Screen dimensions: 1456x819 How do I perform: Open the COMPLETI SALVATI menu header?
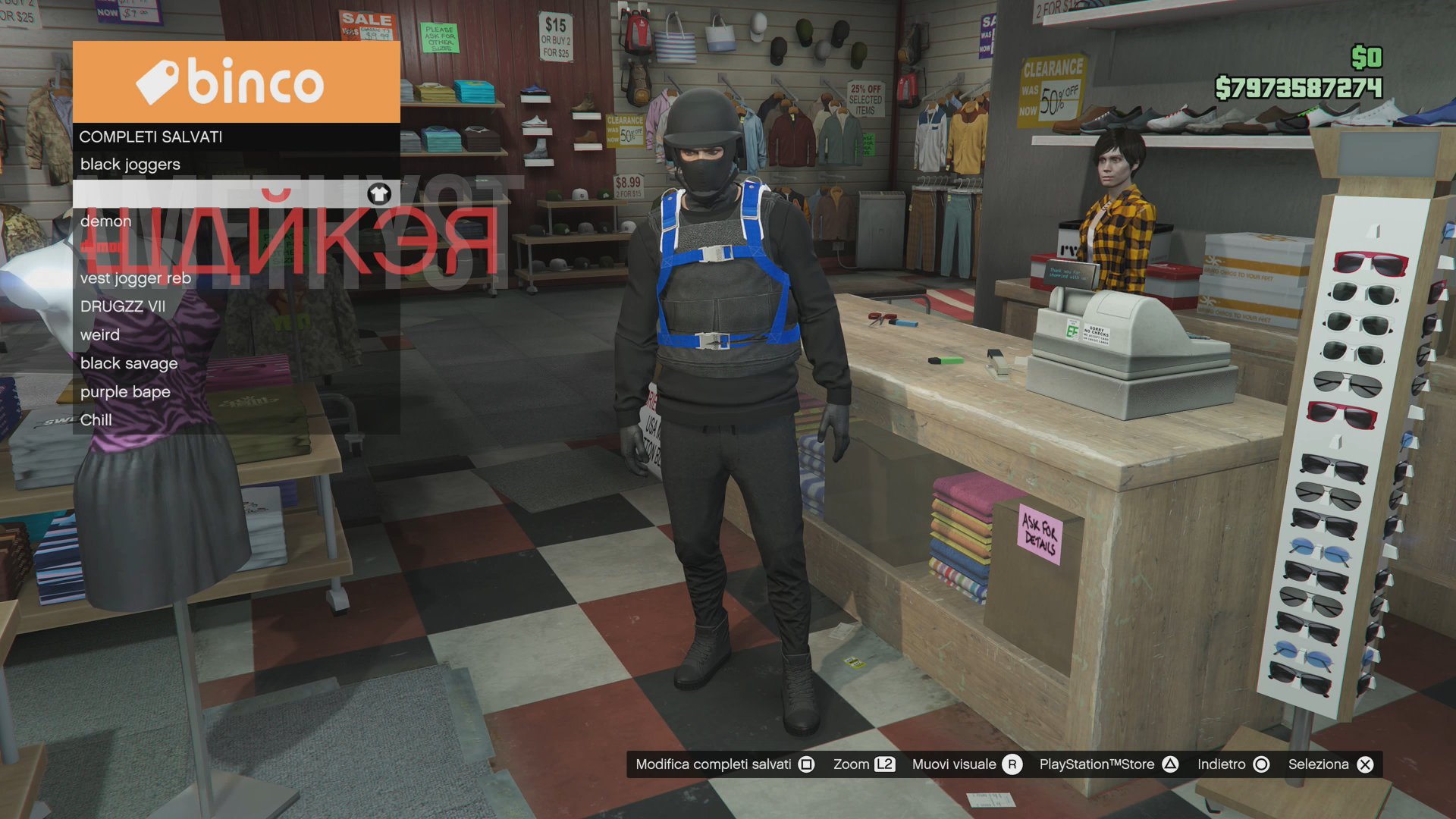151,136
